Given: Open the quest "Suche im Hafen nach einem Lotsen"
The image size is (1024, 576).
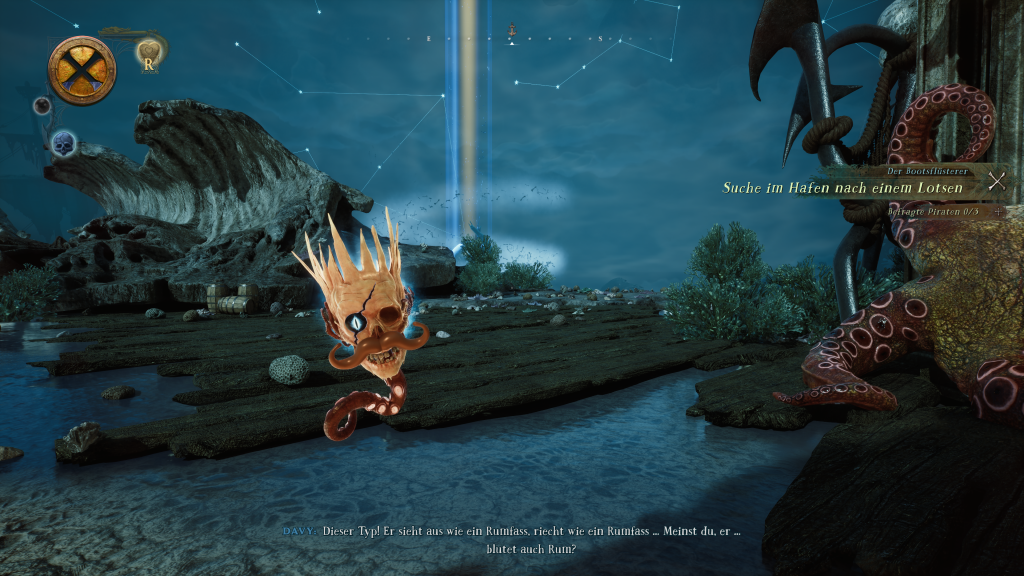Looking at the screenshot, I should click(x=843, y=188).
